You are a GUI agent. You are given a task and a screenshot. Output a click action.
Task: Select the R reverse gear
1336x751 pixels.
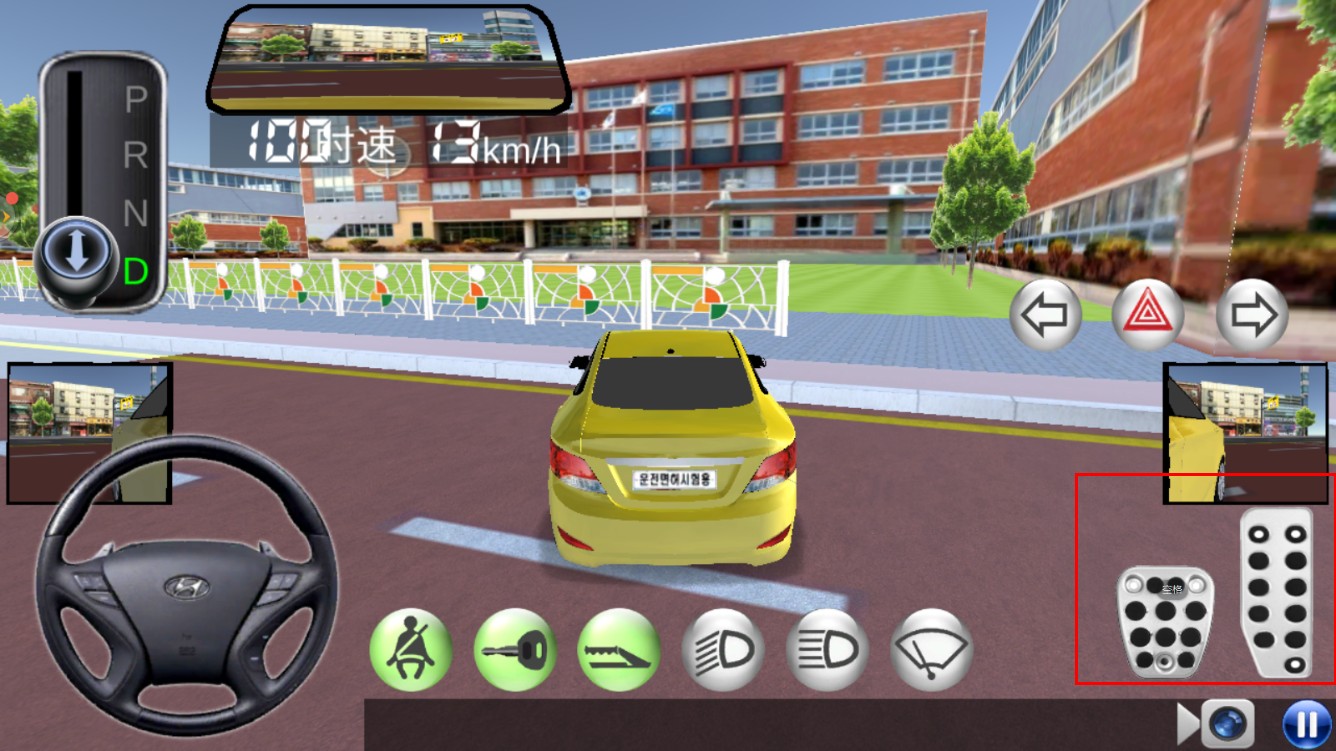pyautogui.click(x=135, y=155)
